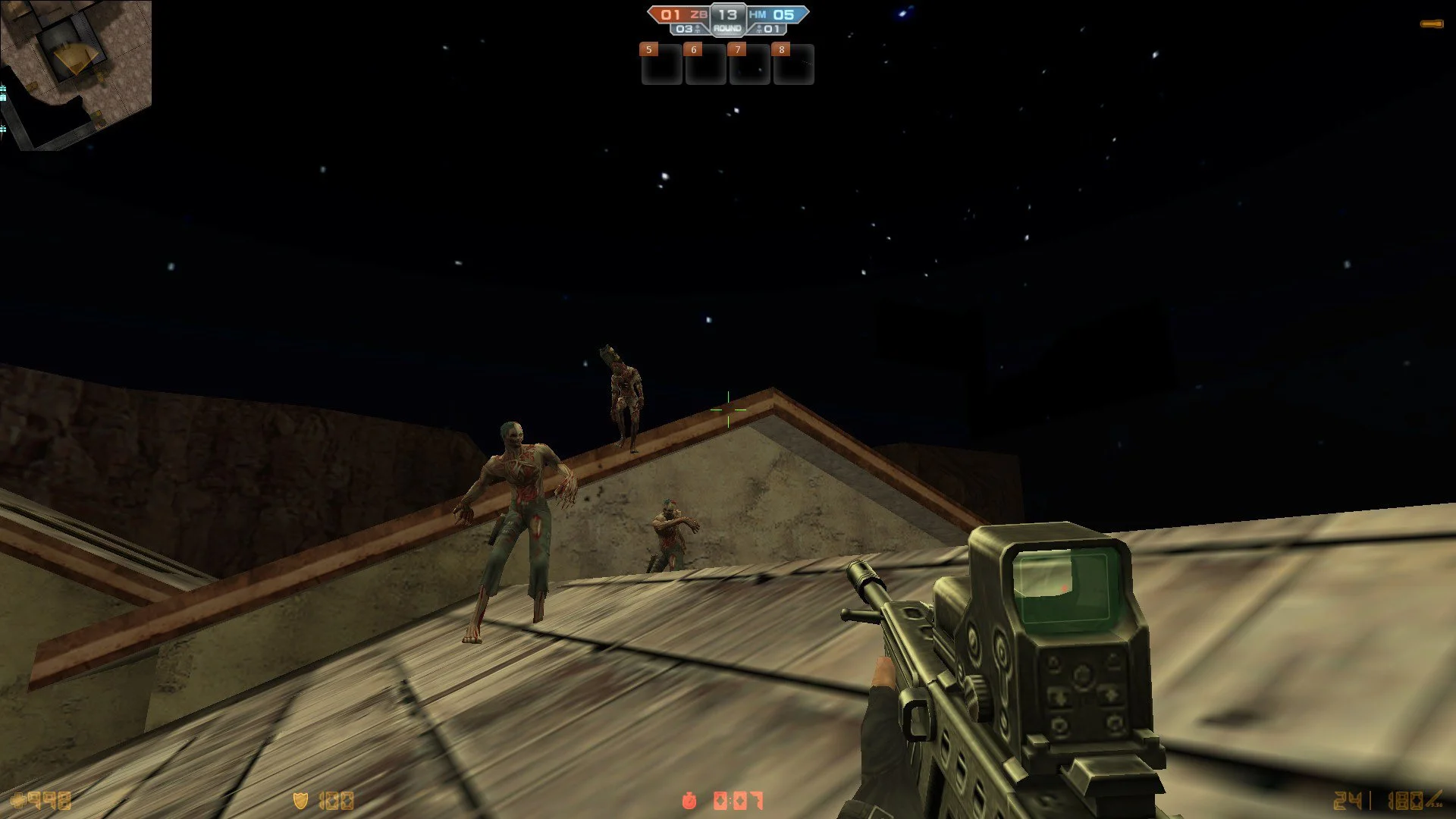Screen dimensions: 1456x819
Task: Expand the minimap in the top-left corner
Action: tap(76, 72)
